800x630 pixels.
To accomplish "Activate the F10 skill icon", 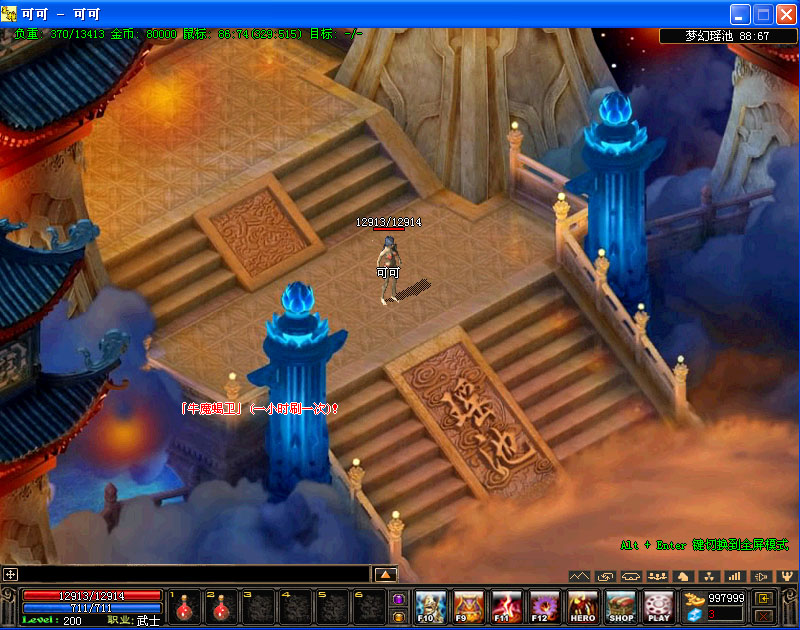I will coord(430,607).
